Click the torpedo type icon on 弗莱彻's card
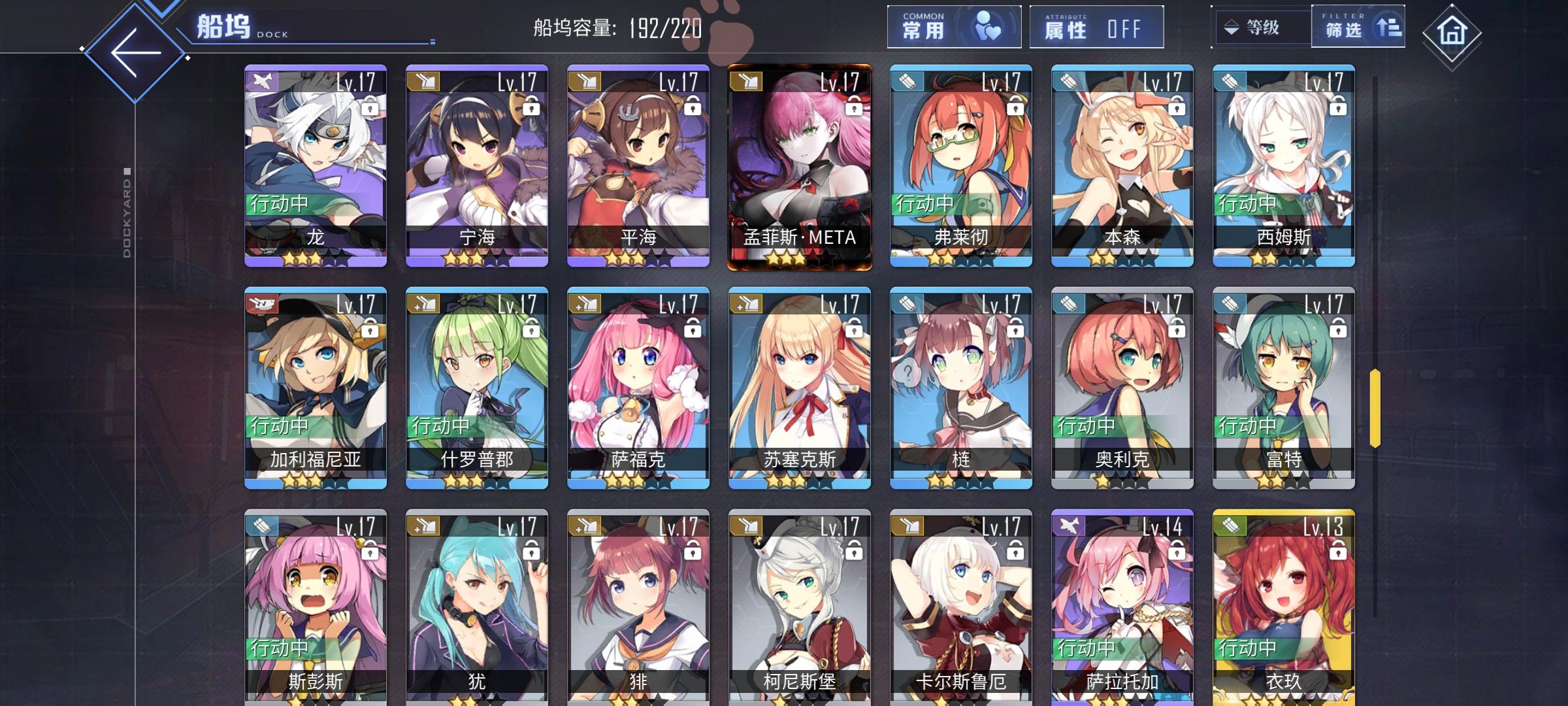 pyautogui.click(x=907, y=80)
